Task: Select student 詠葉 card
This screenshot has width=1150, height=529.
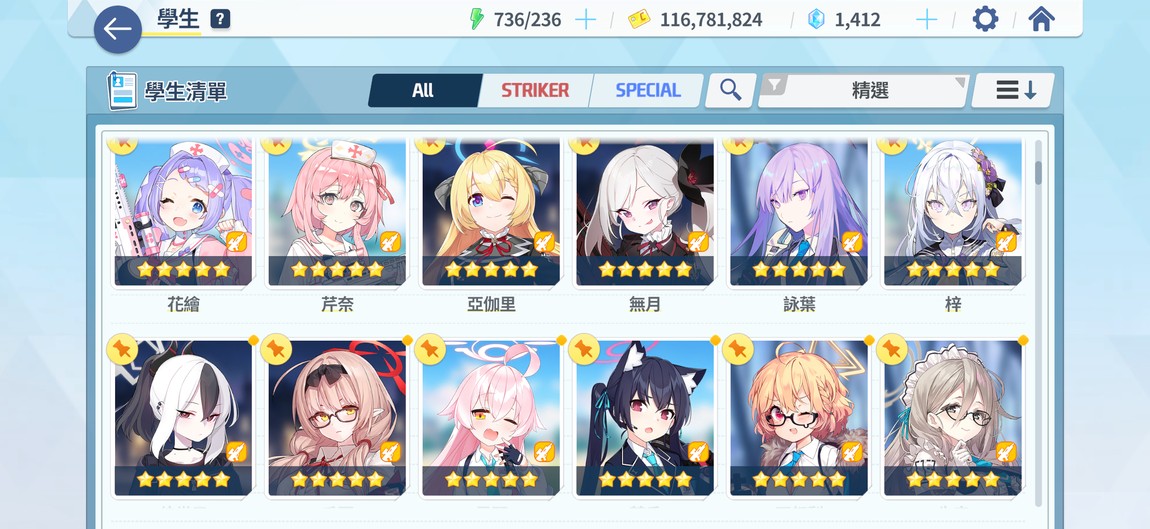Action: [x=799, y=215]
